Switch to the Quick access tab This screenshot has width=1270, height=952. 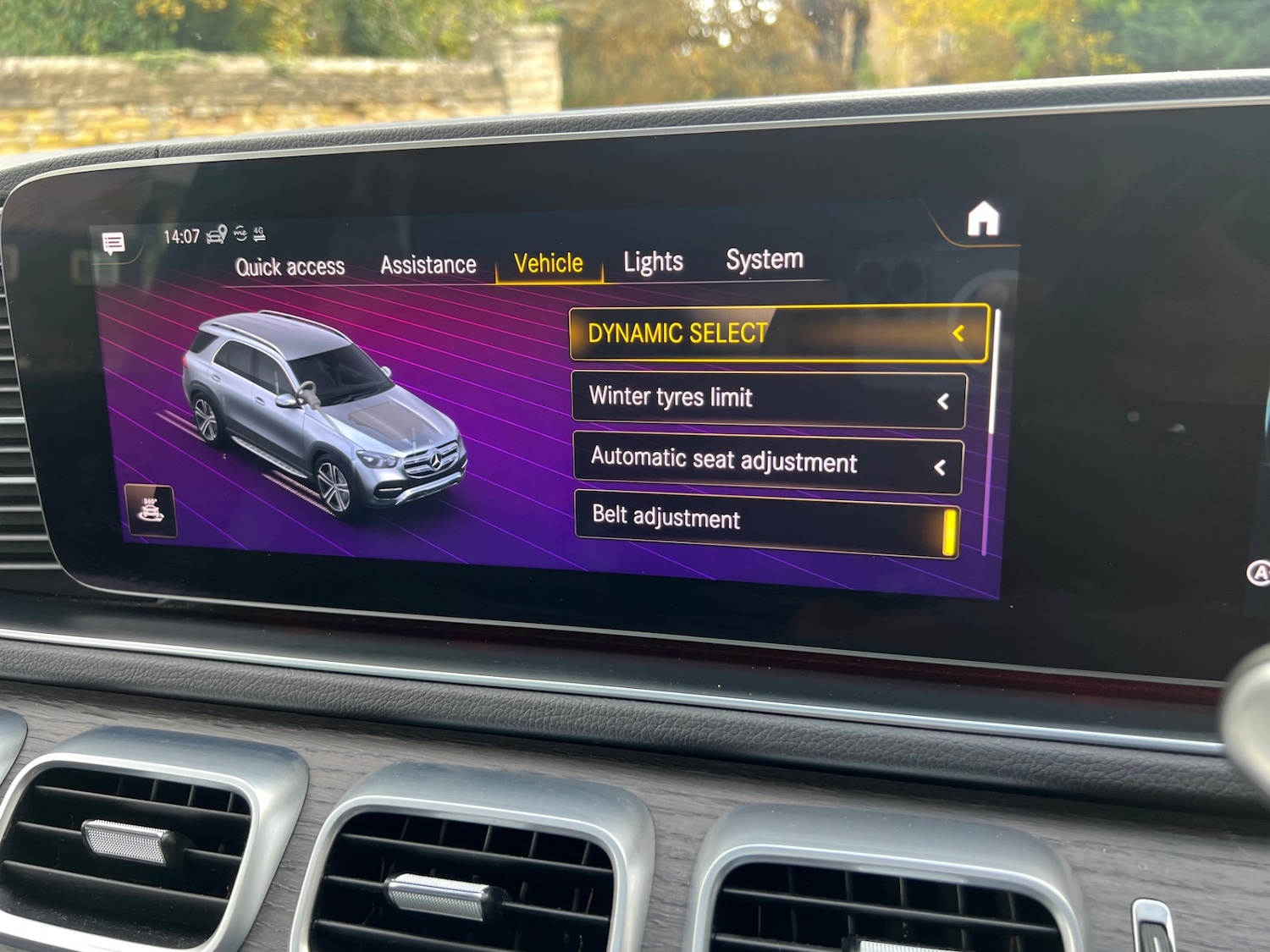290,267
